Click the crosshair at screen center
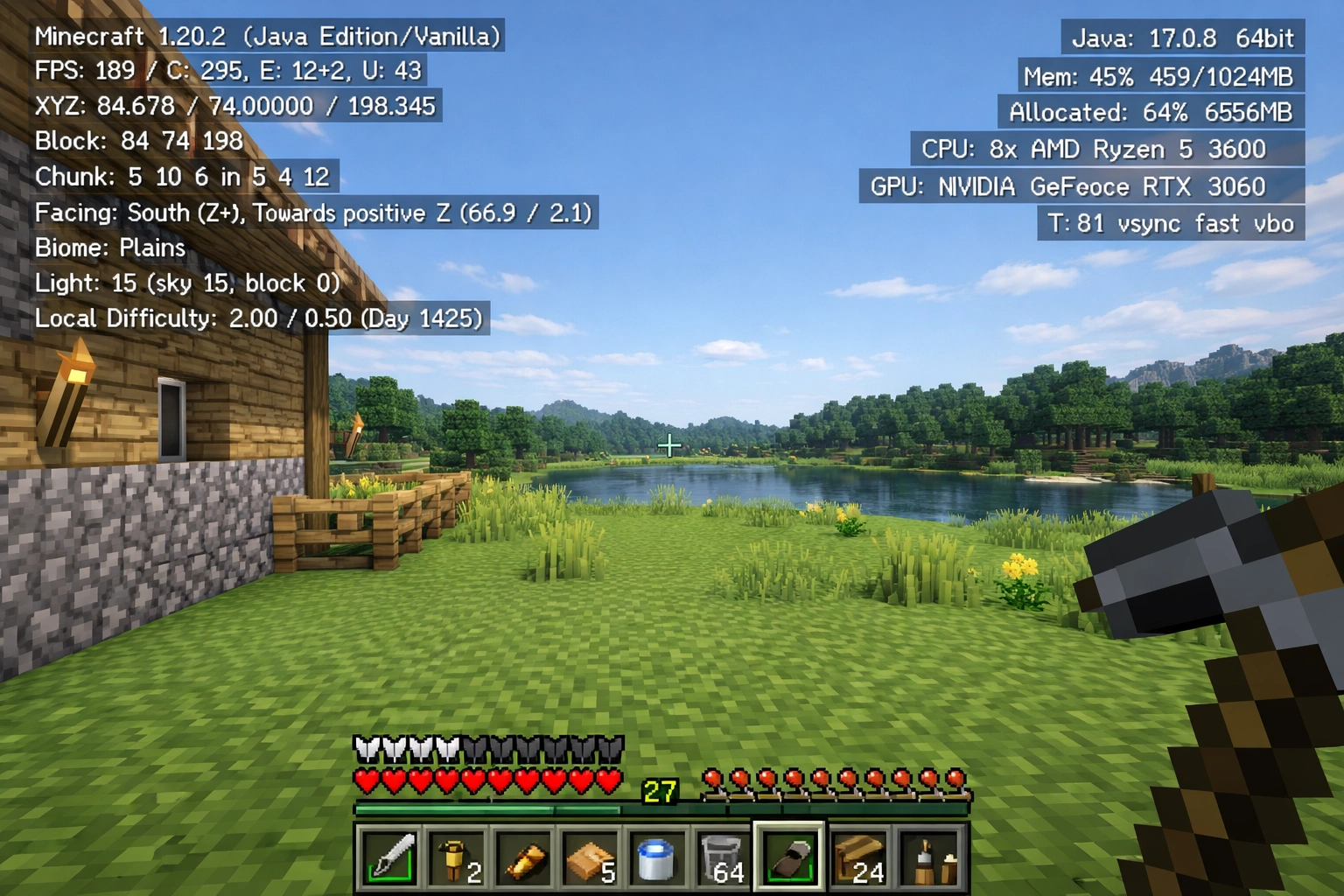Viewport: 1344px width, 896px height. click(668, 445)
